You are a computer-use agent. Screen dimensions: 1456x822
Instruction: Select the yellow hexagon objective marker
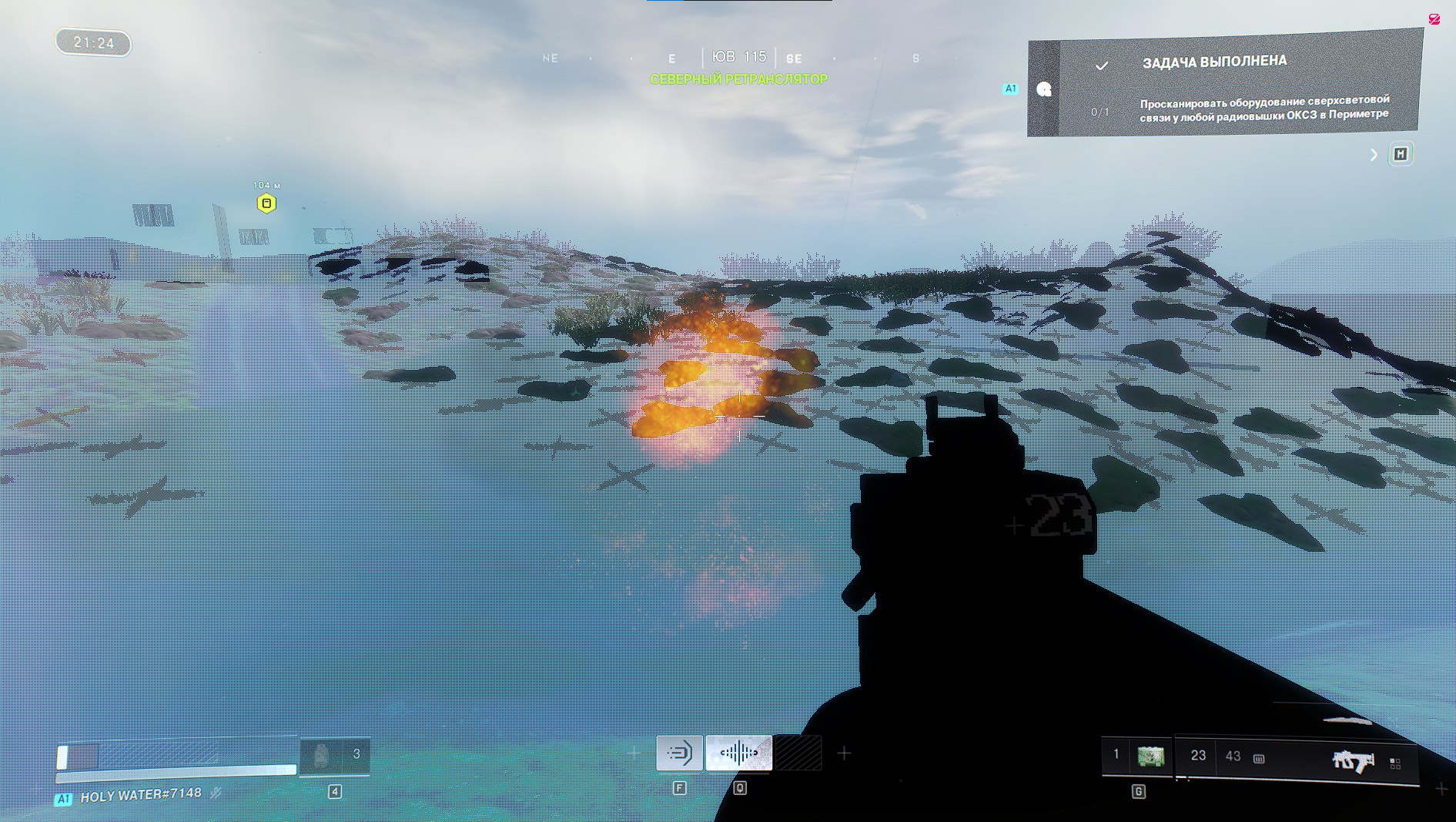pos(266,203)
